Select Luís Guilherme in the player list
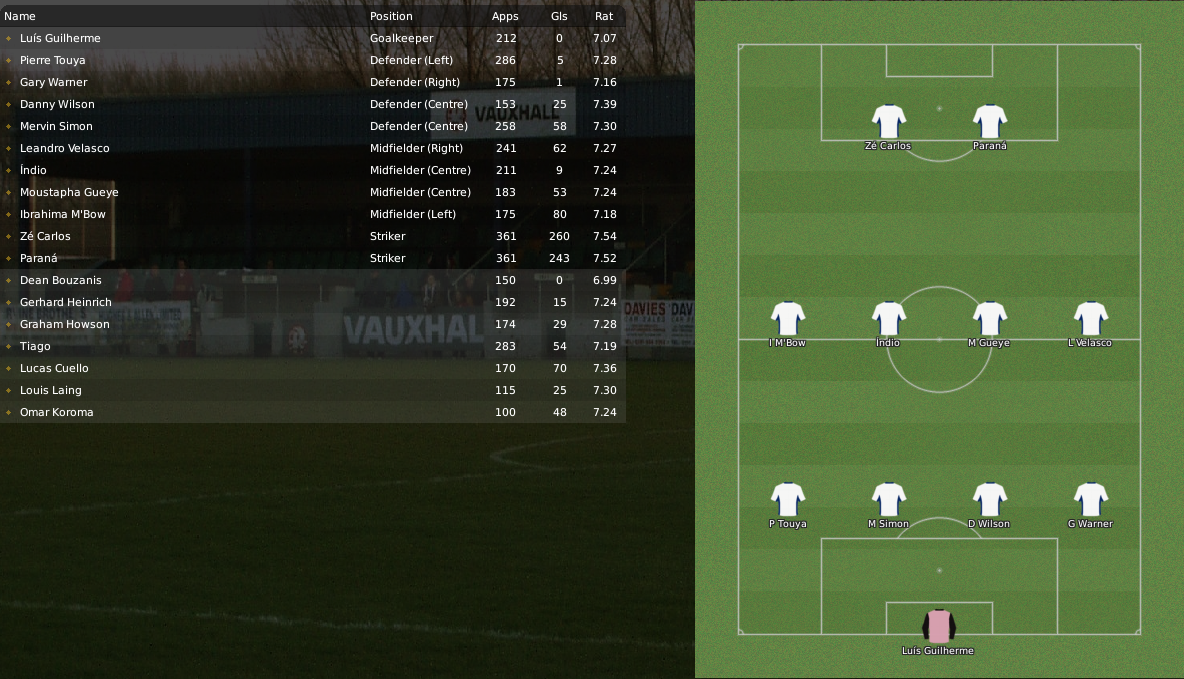This screenshot has width=1184, height=679. coord(60,38)
